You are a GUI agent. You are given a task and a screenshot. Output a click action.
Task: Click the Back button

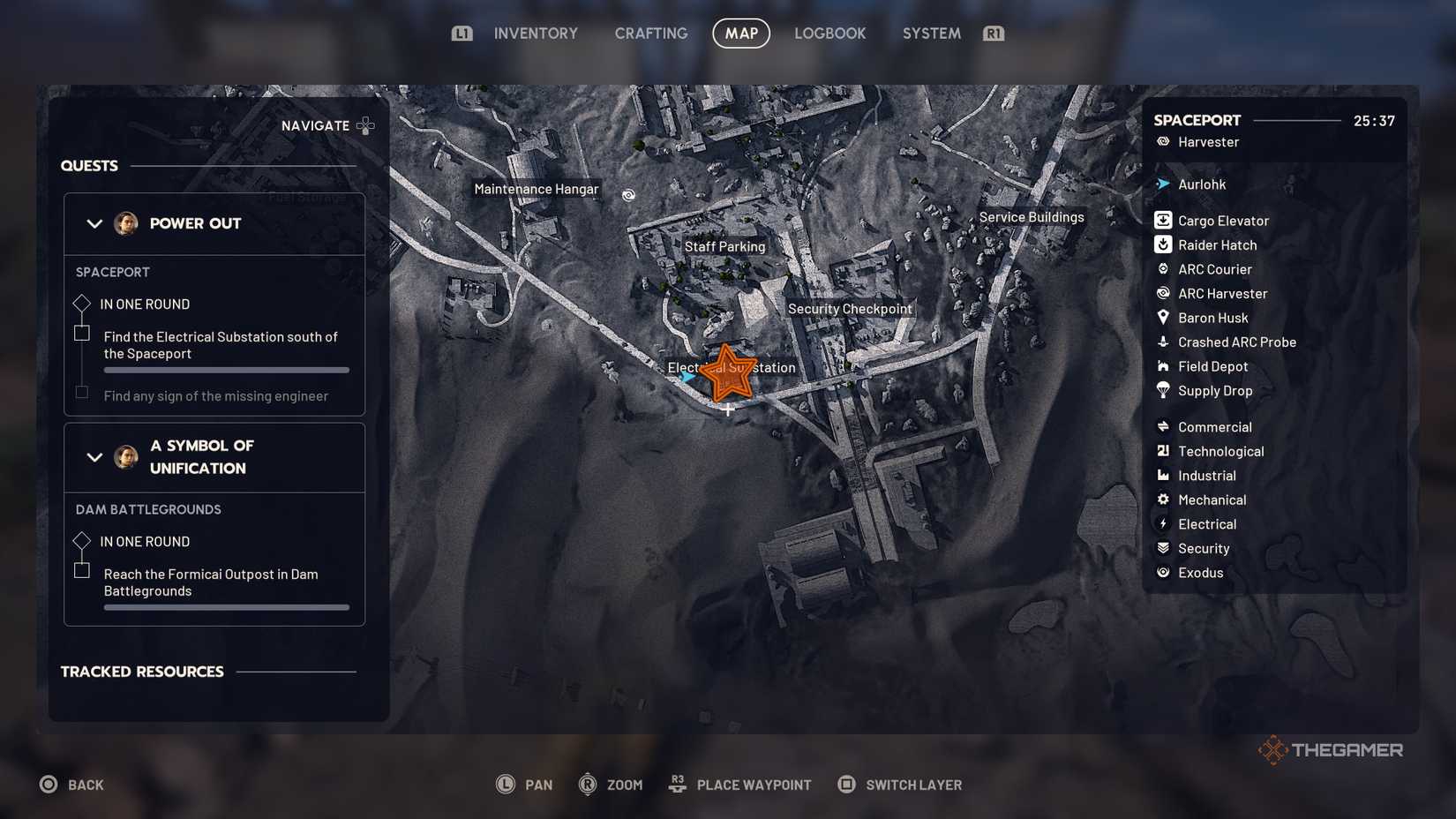click(72, 784)
